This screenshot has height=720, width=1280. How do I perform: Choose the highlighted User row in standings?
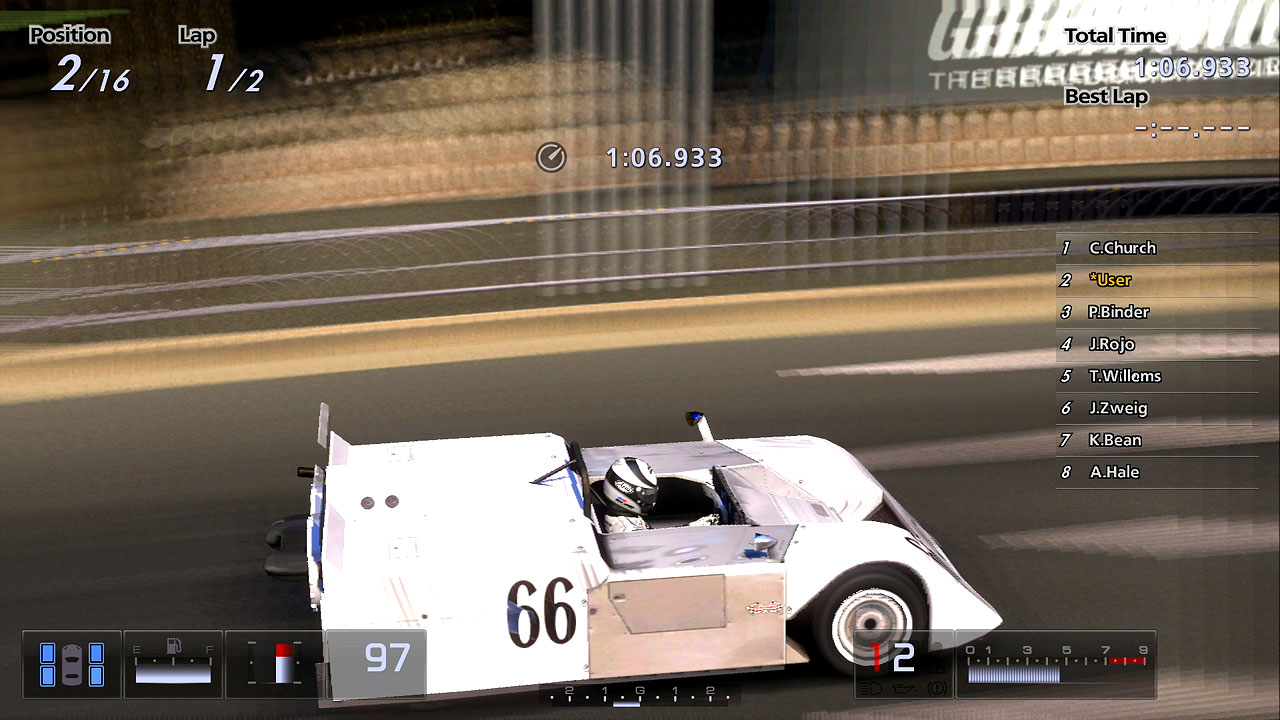[1110, 280]
